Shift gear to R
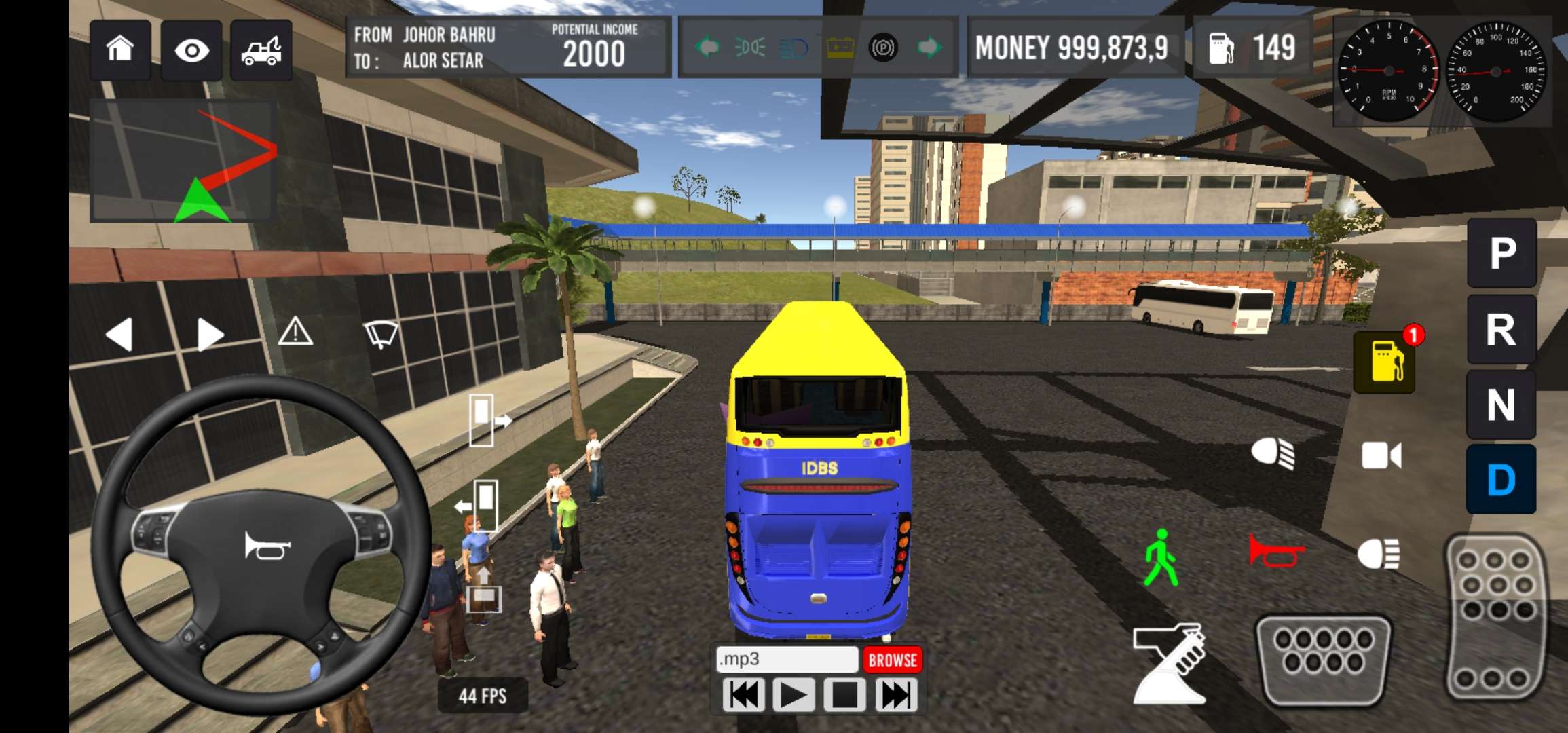Screen dimensions: 1568x733 click(1501, 330)
